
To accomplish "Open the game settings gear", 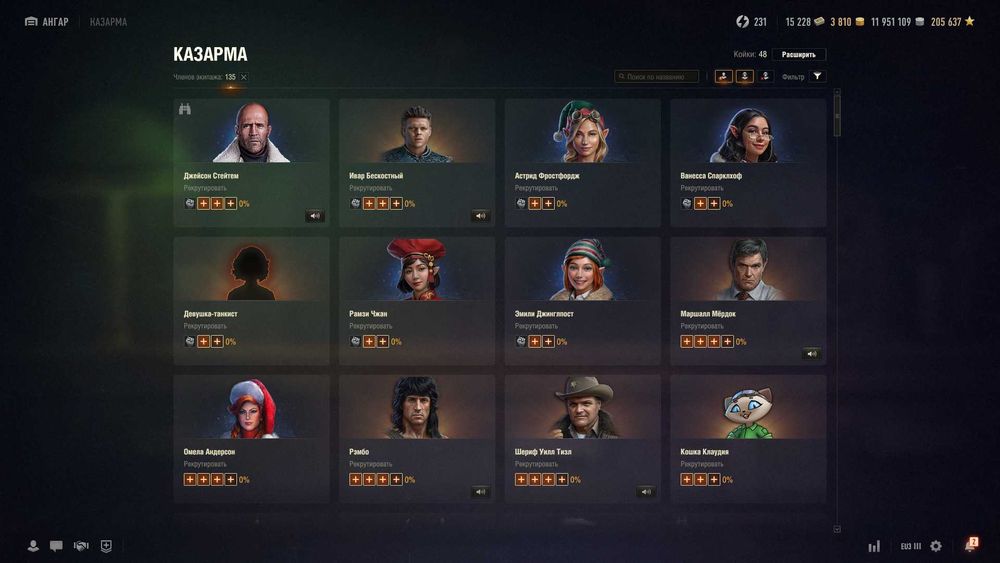I will pos(936,546).
